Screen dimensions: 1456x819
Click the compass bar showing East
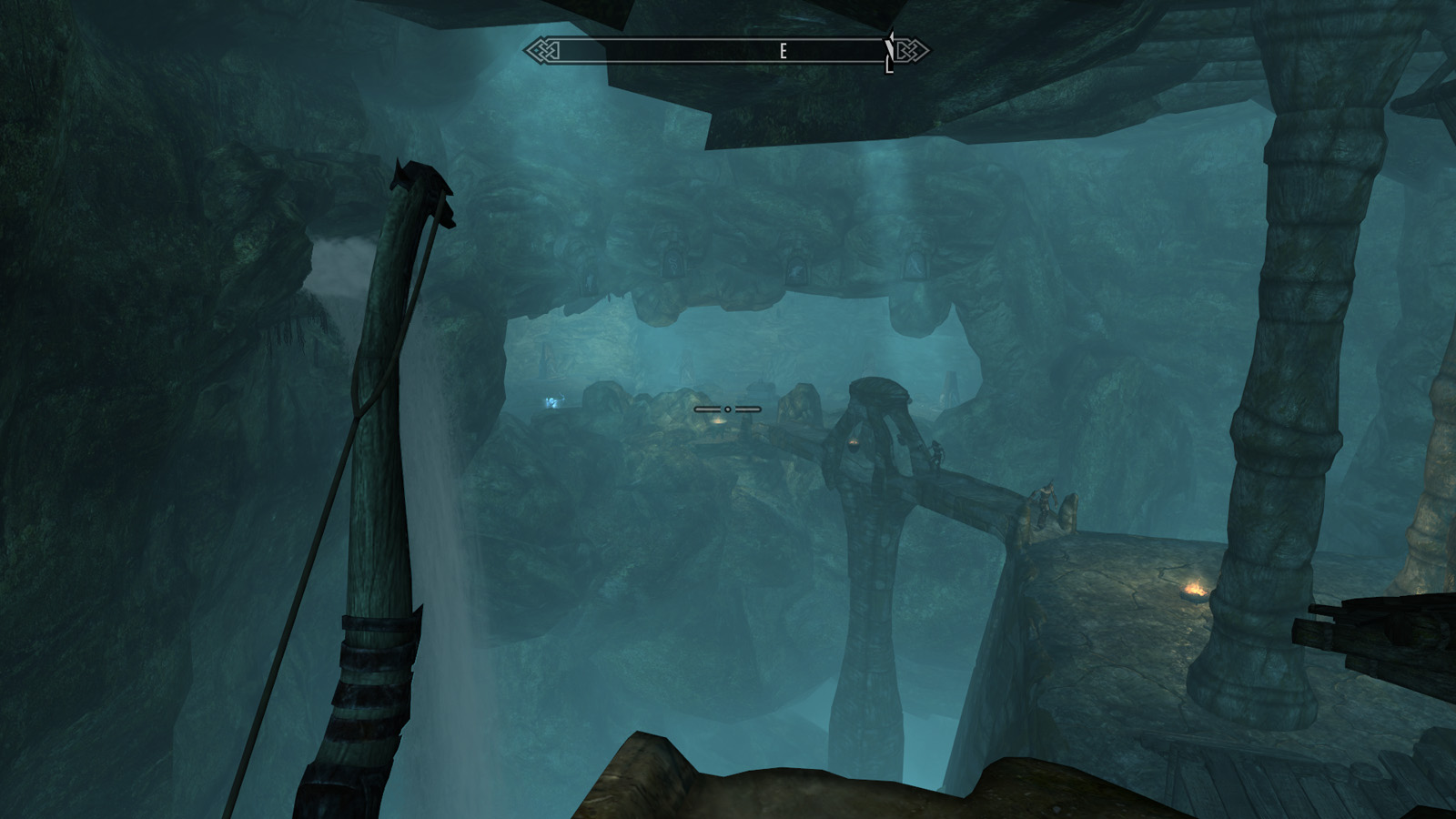(726, 51)
